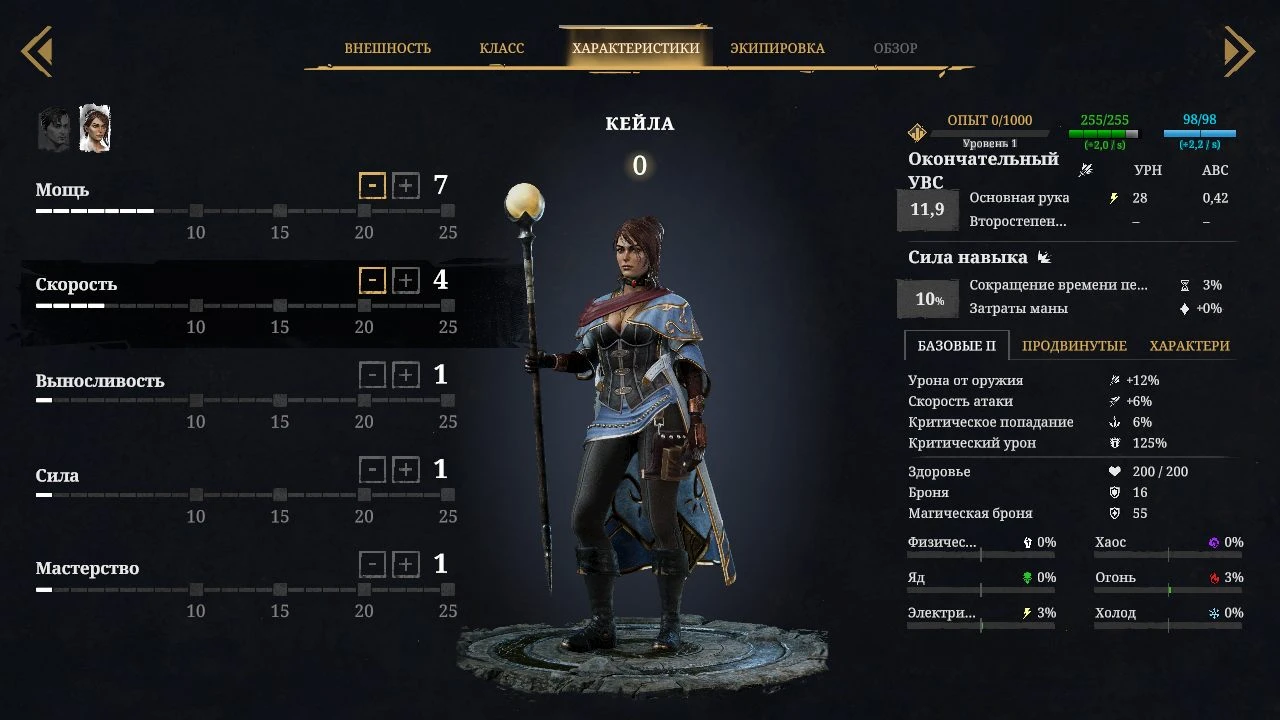The height and width of the screenshot is (720, 1280).
Task: Increase Скорость with the plus button
Action: pyautogui.click(x=405, y=280)
